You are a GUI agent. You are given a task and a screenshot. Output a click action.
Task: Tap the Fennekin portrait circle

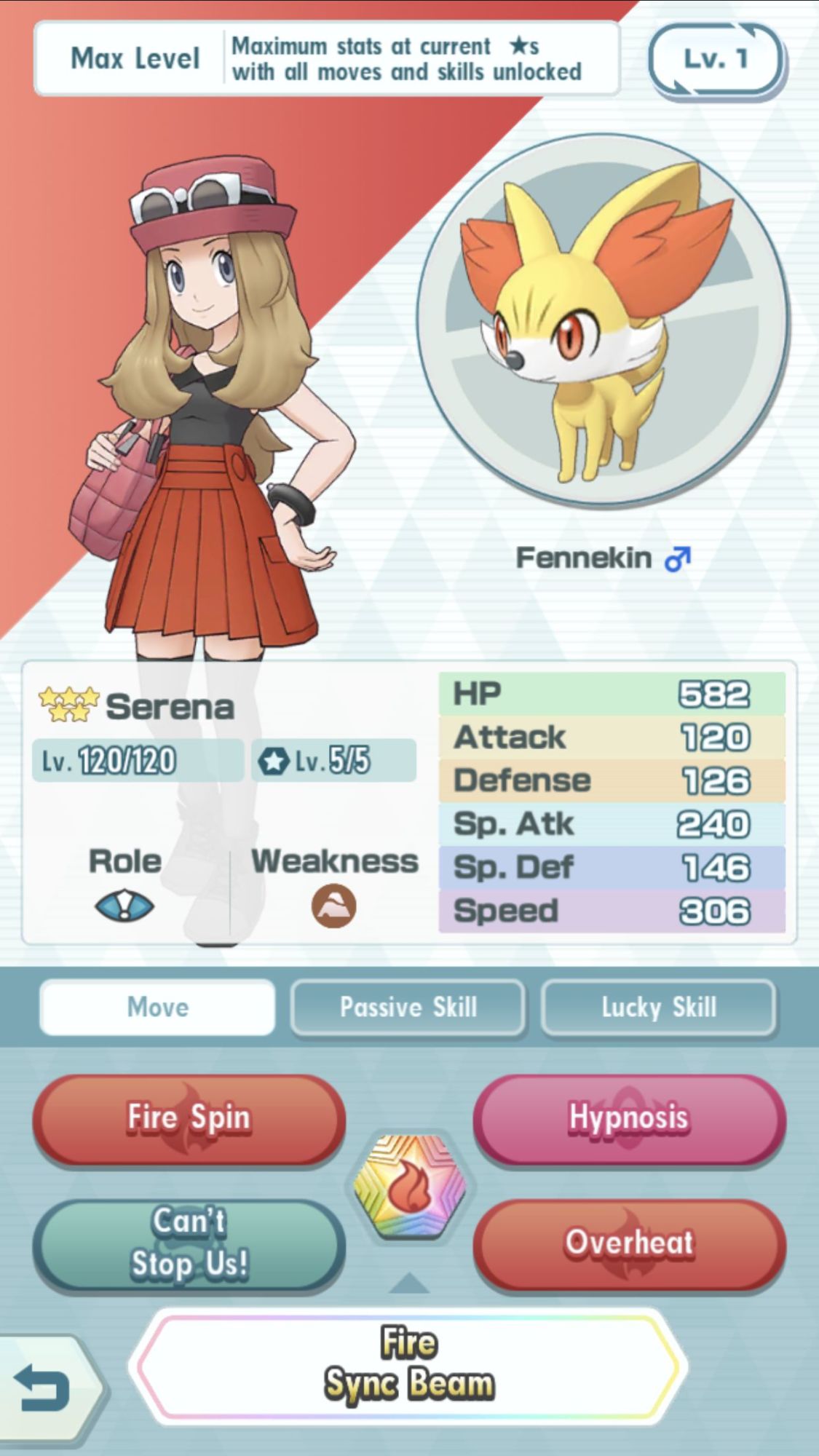[x=604, y=320]
